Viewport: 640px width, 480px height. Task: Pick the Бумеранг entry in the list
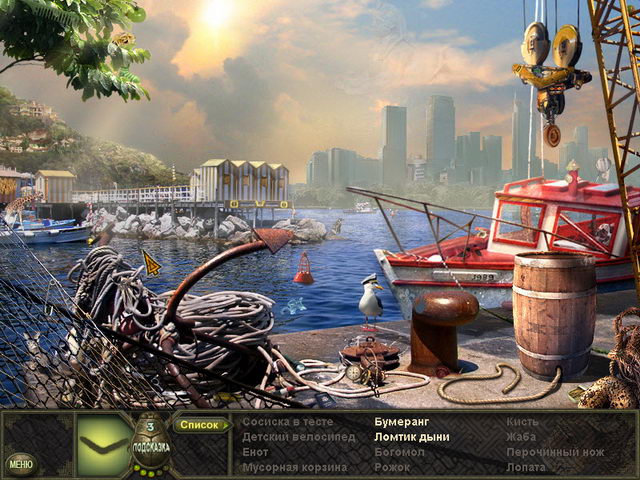(402, 422)
